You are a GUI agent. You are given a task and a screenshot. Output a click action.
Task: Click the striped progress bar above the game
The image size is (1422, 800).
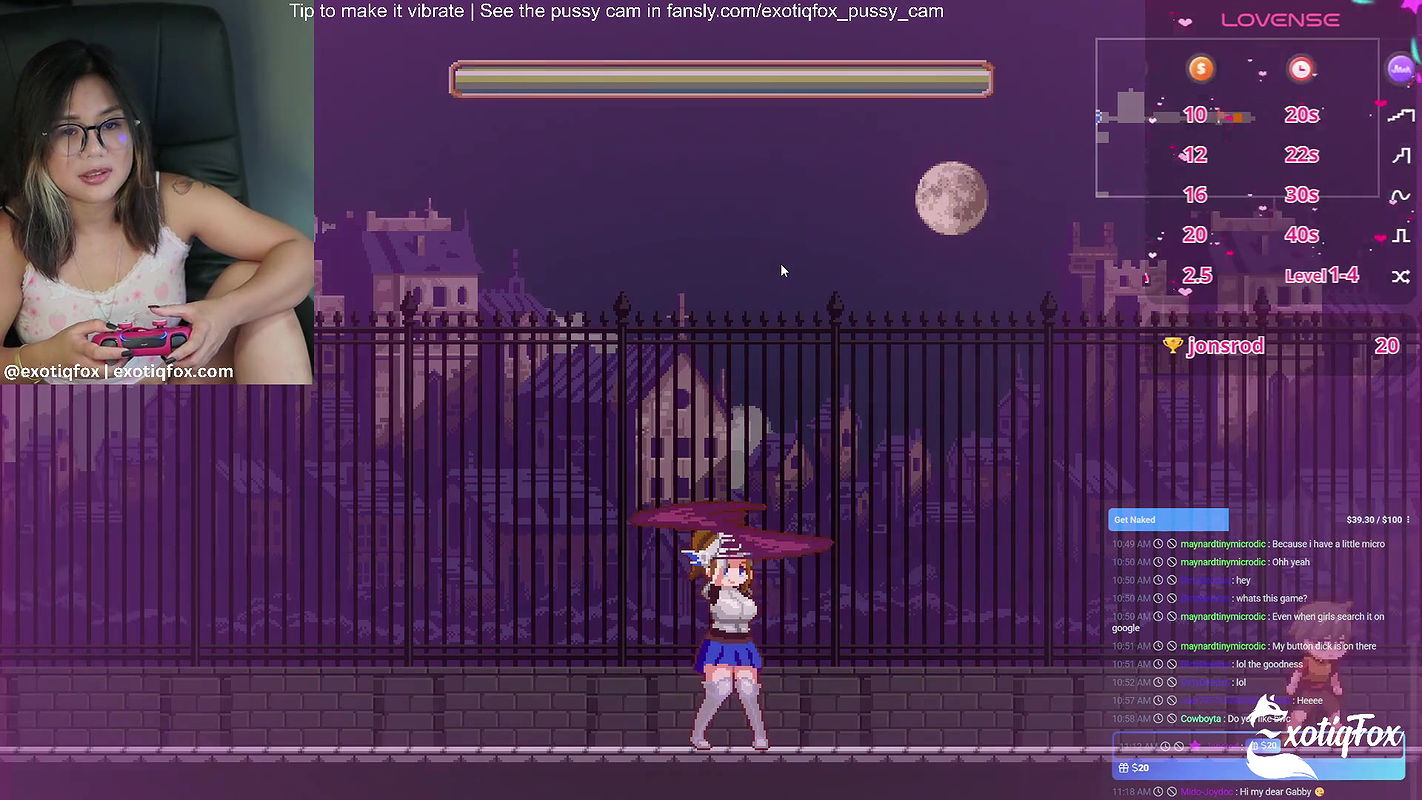(721, 79)
